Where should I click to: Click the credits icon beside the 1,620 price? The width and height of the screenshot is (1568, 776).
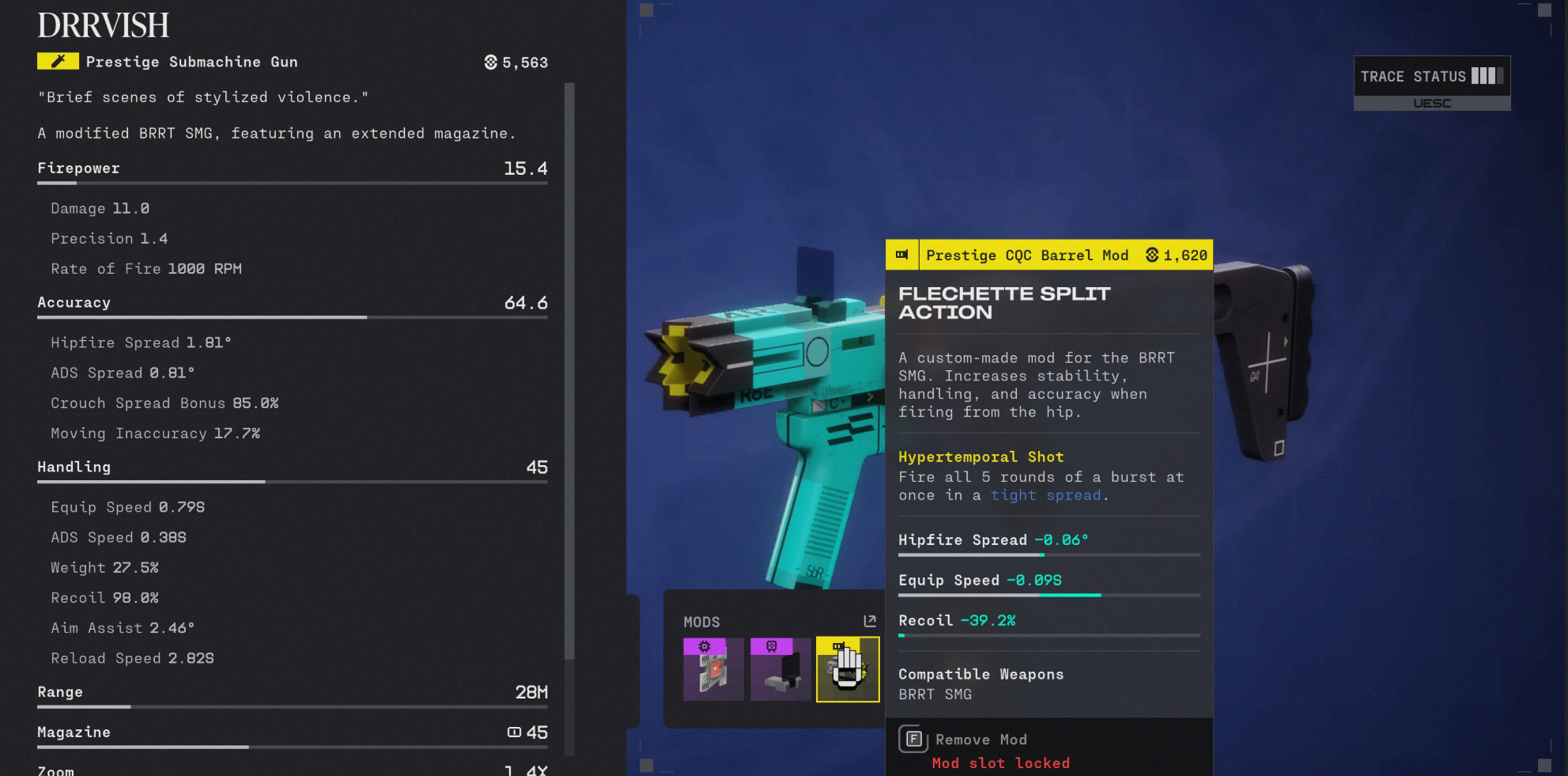pos(1152,255)
